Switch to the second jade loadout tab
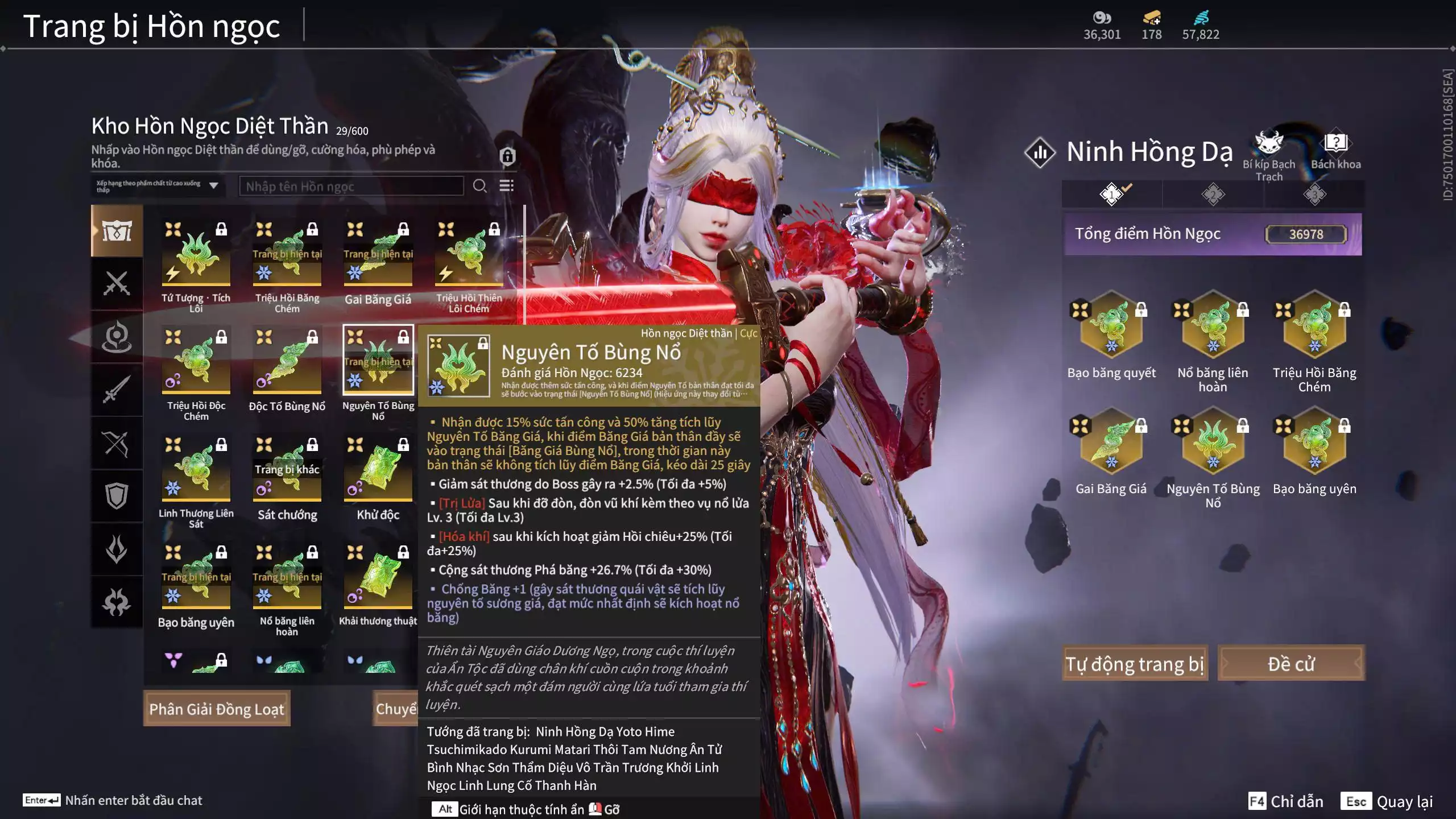 click(1213, 195)
